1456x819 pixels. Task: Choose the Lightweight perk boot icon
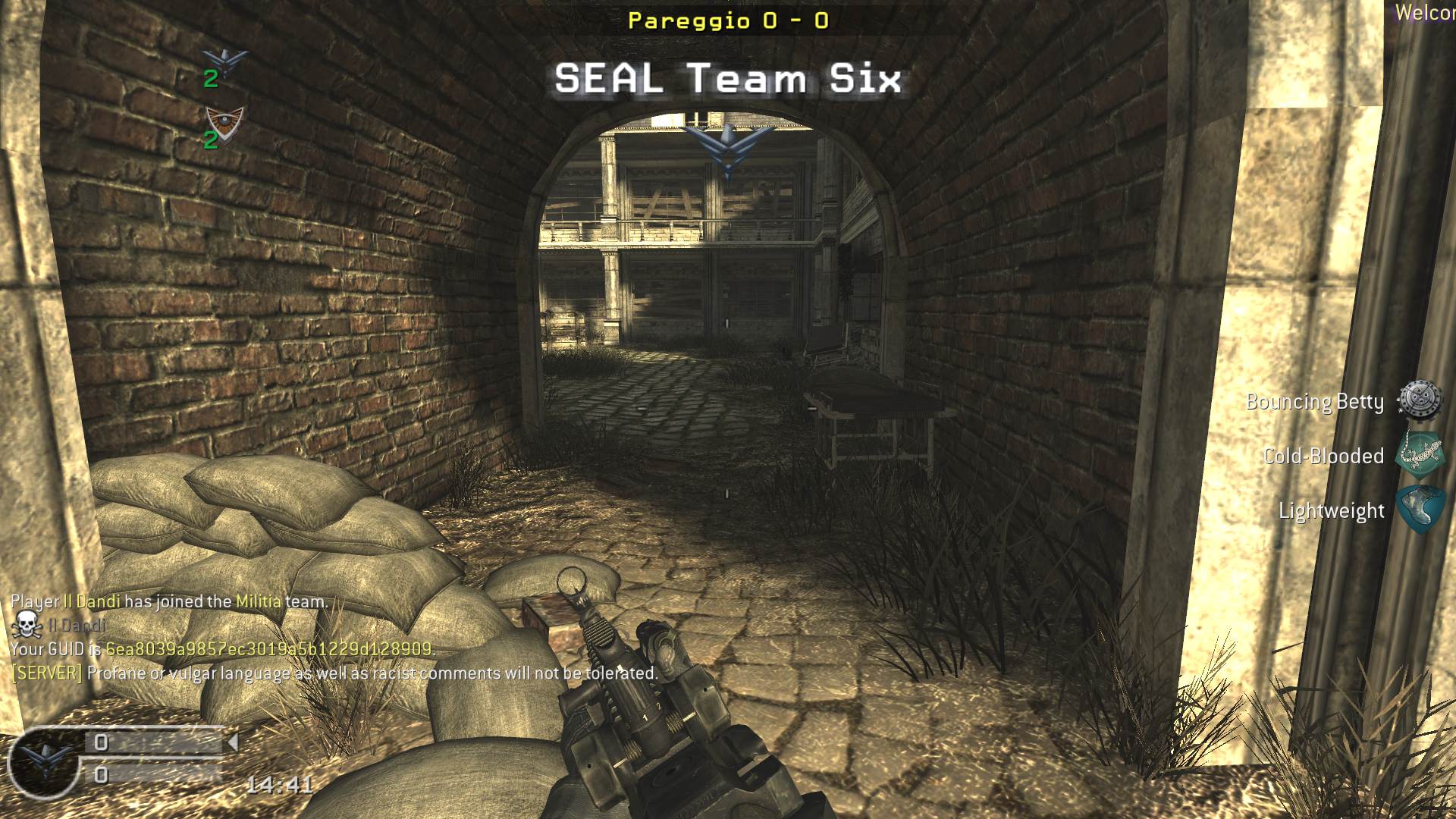point(1420,510)
